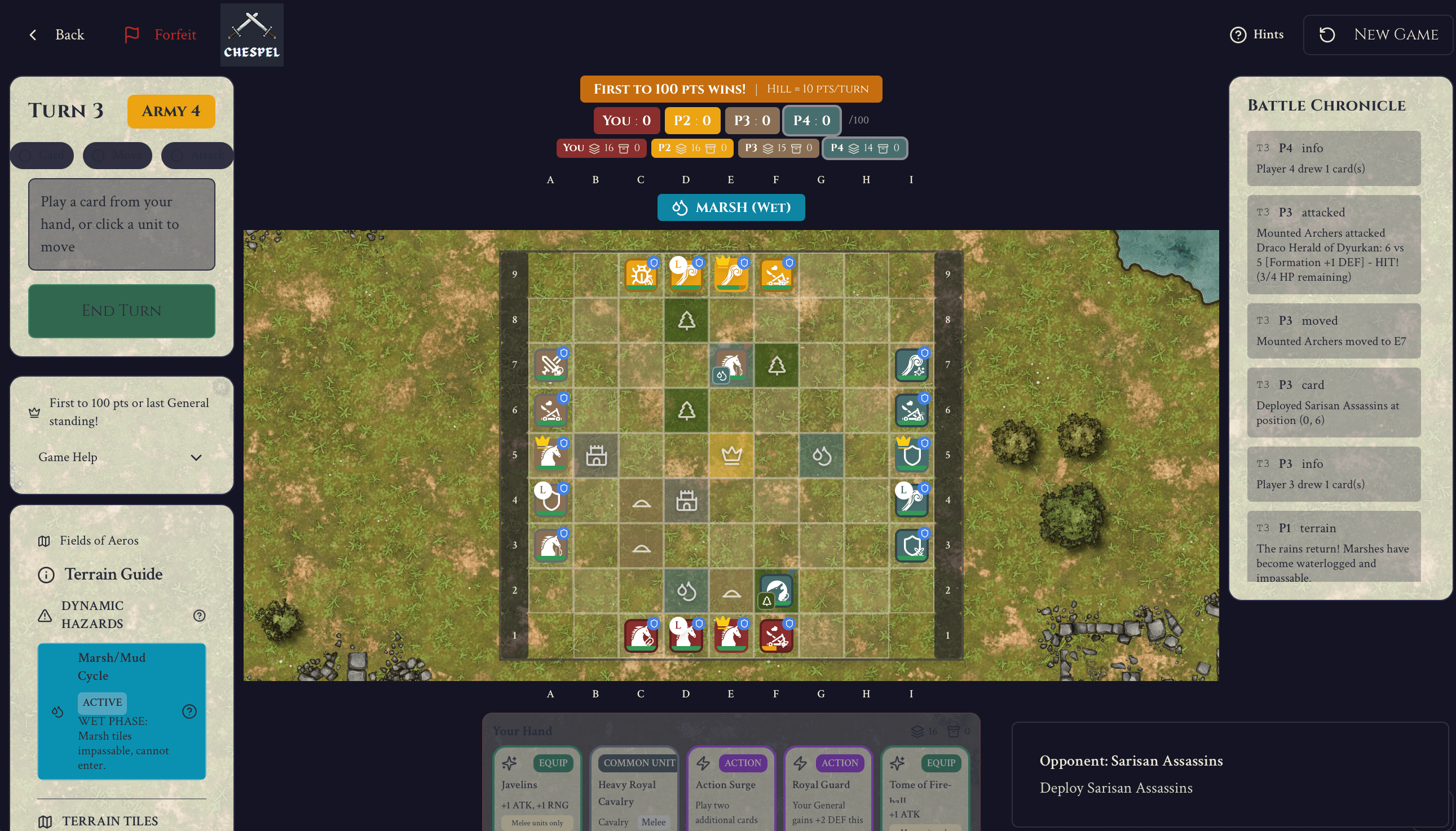Click the Terrain Guide info icon
This screenshot has height=831, width=1456.
point(46,574)
